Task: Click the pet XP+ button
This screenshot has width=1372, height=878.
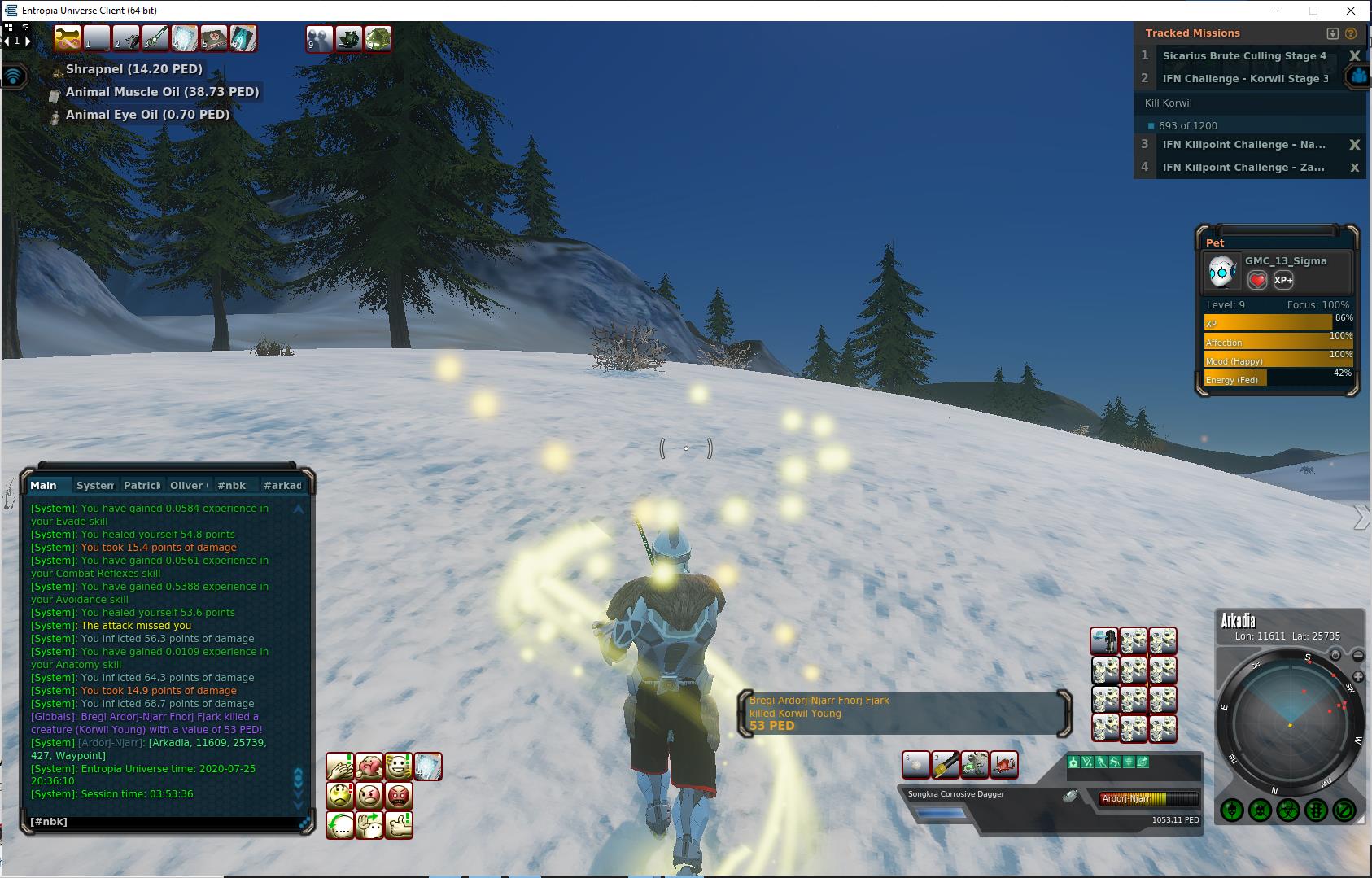Action: point(1283,280)
